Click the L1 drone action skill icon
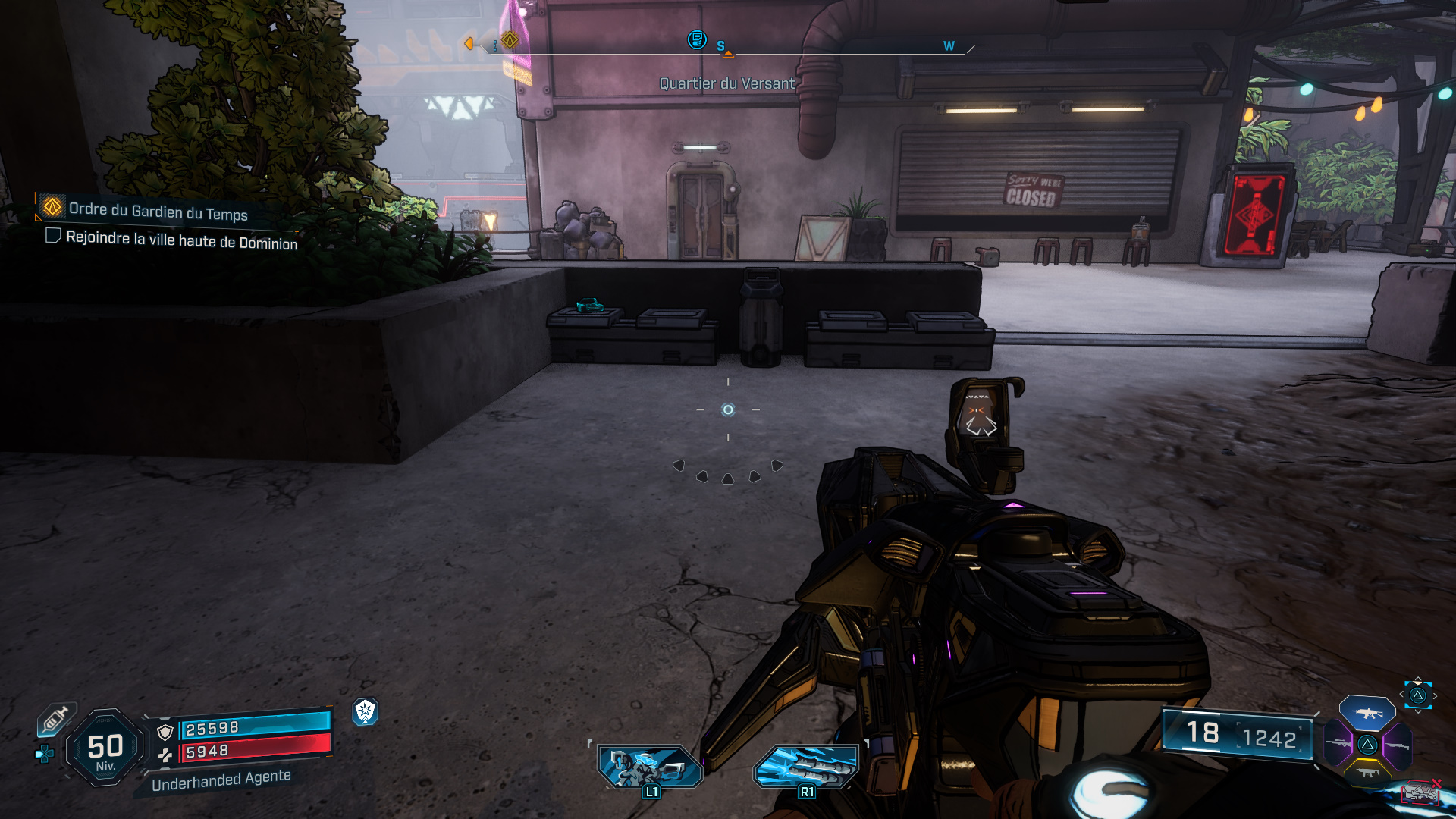Screen dimensions: 1456x819 coord(649,766)
